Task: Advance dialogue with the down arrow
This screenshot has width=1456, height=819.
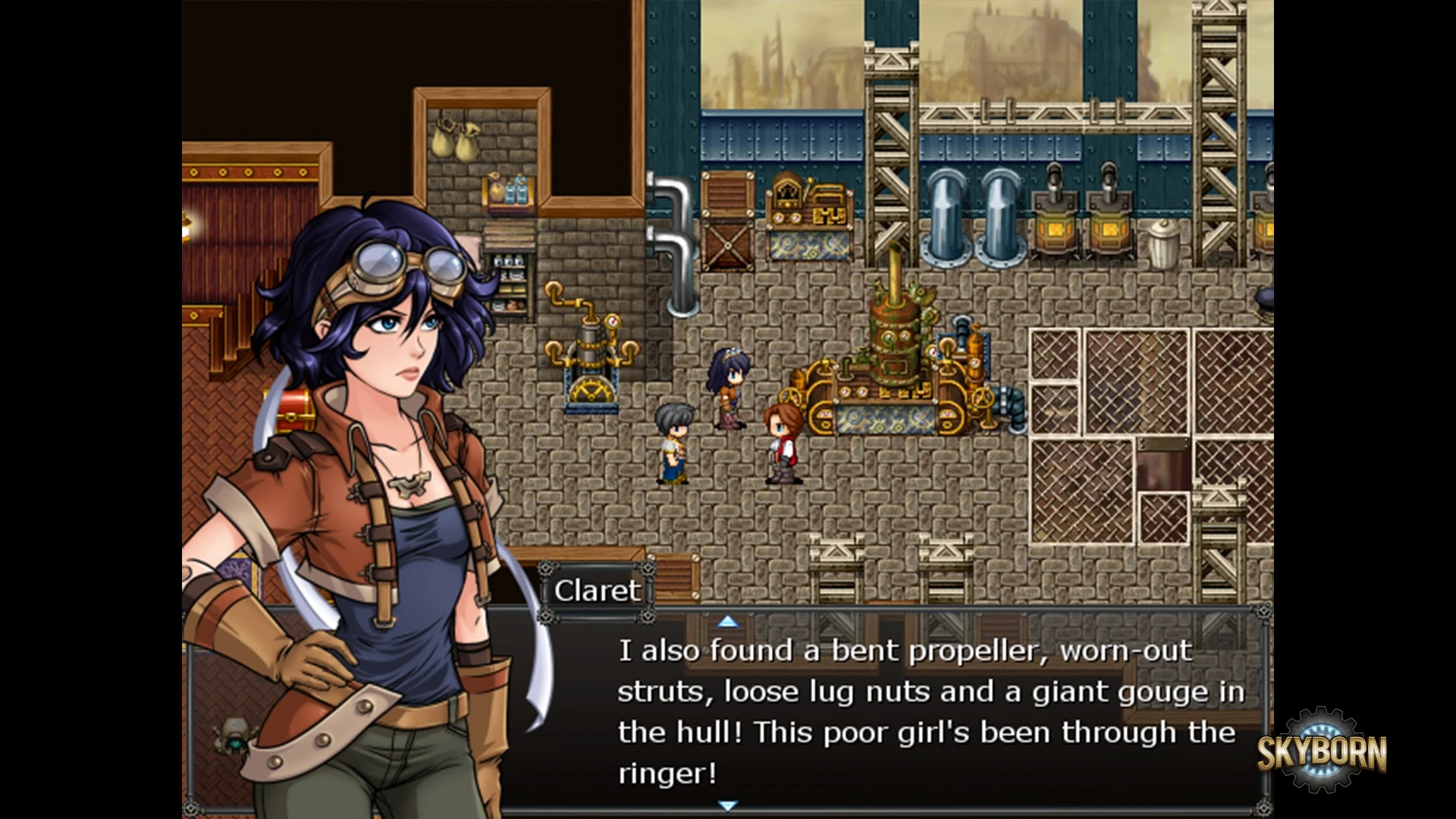Action: [727, 805]
